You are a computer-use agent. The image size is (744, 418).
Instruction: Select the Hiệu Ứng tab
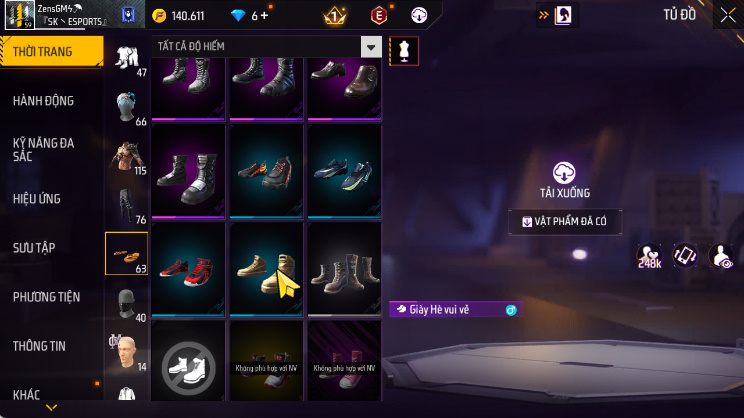click(38, 199)
